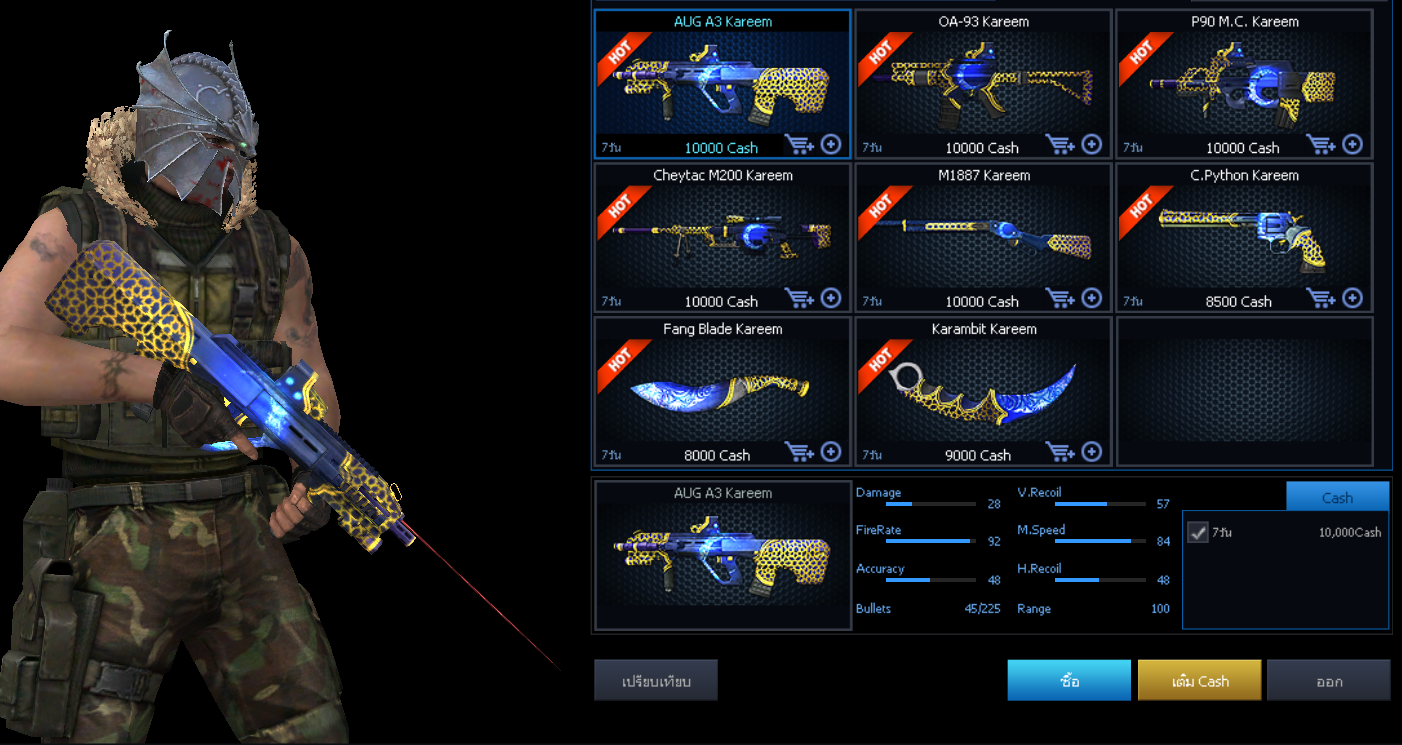Click the cart icon for C.Python Kareem

coord(1322,298)
